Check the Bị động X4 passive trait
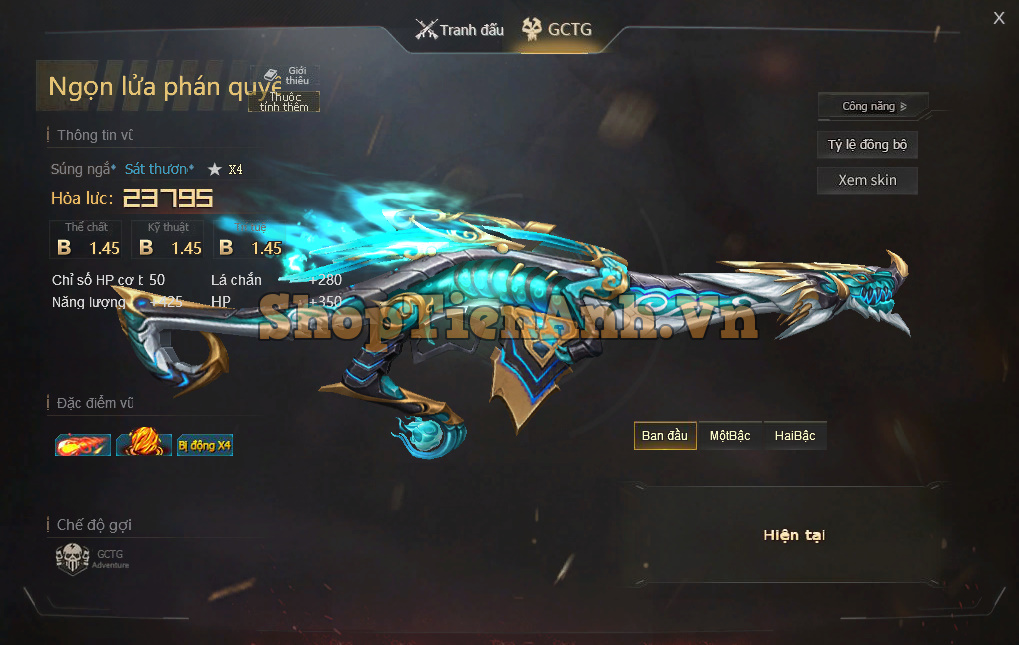This screenshot has height=645, width=1019. pyautogui.click(x=204, y=445)
